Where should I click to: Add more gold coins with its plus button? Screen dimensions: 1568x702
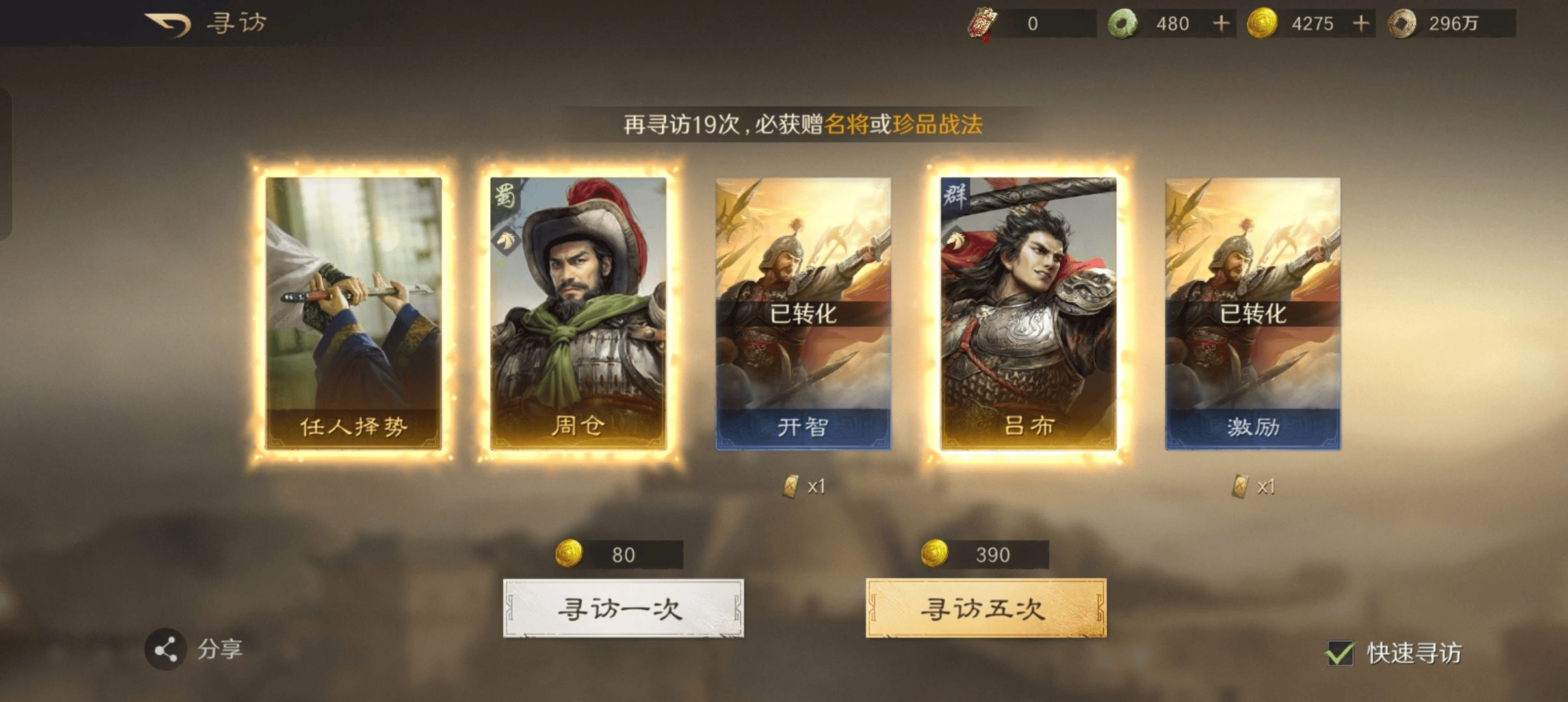tap(1361, 24)
